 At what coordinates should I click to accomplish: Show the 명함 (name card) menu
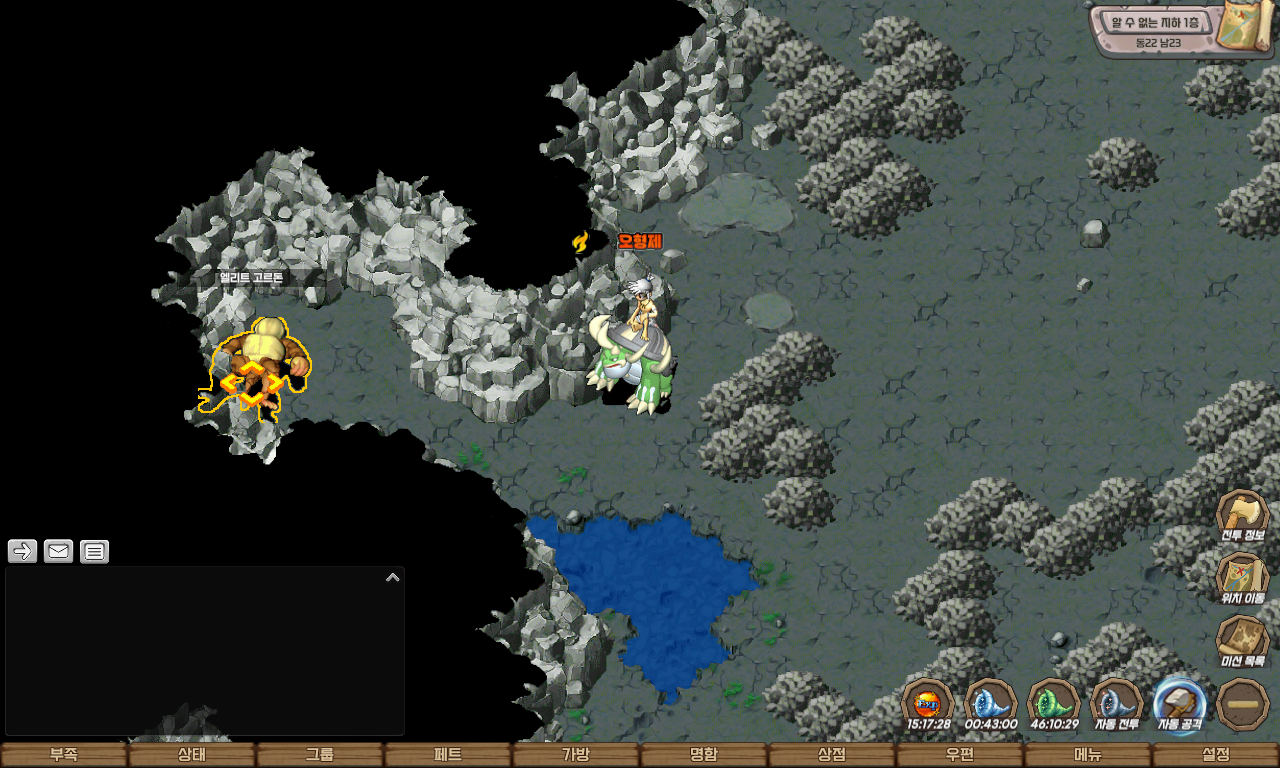tap(704, 755)
